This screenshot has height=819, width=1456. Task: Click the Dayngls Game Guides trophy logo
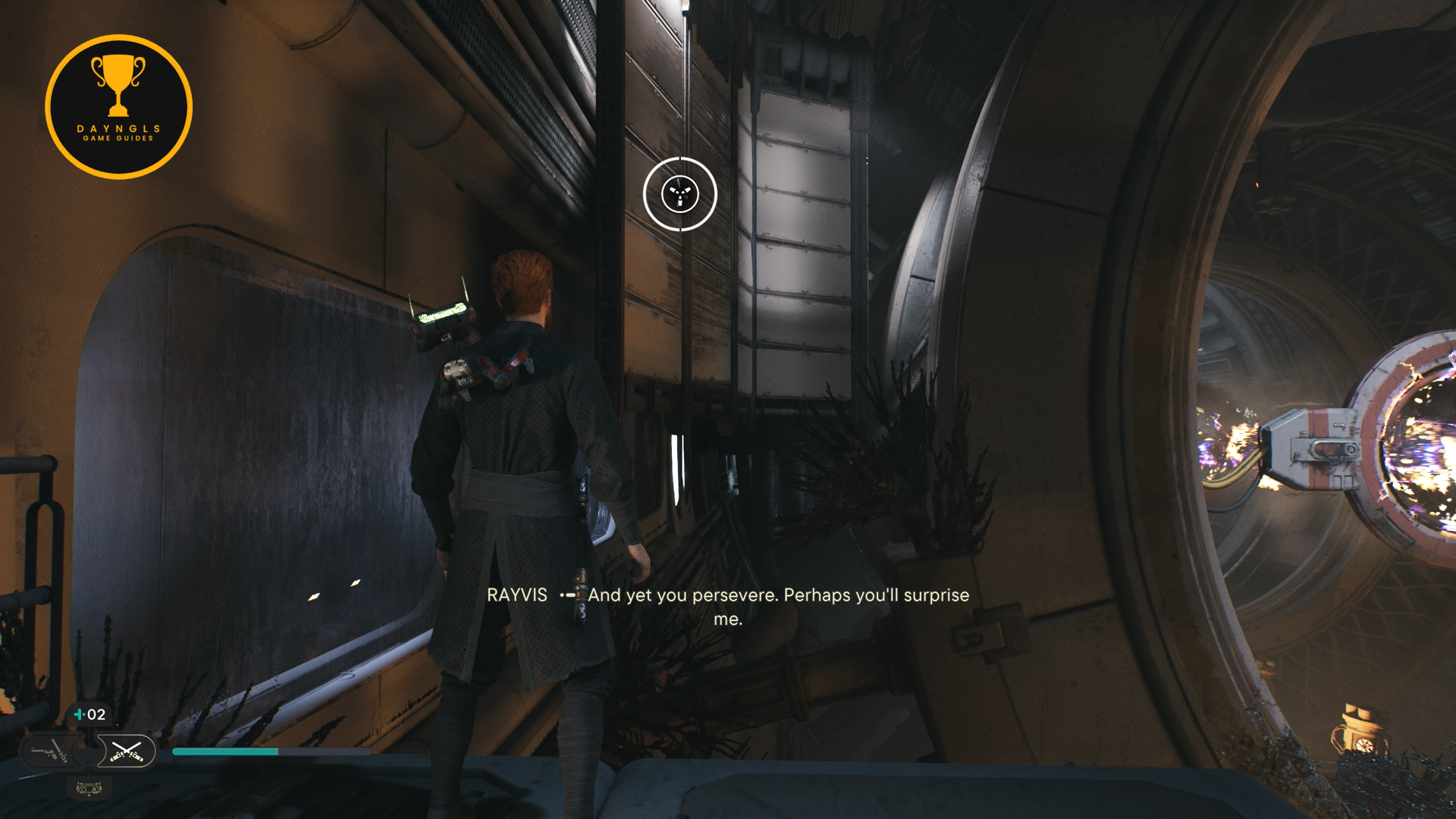click(x=118, y=107)
